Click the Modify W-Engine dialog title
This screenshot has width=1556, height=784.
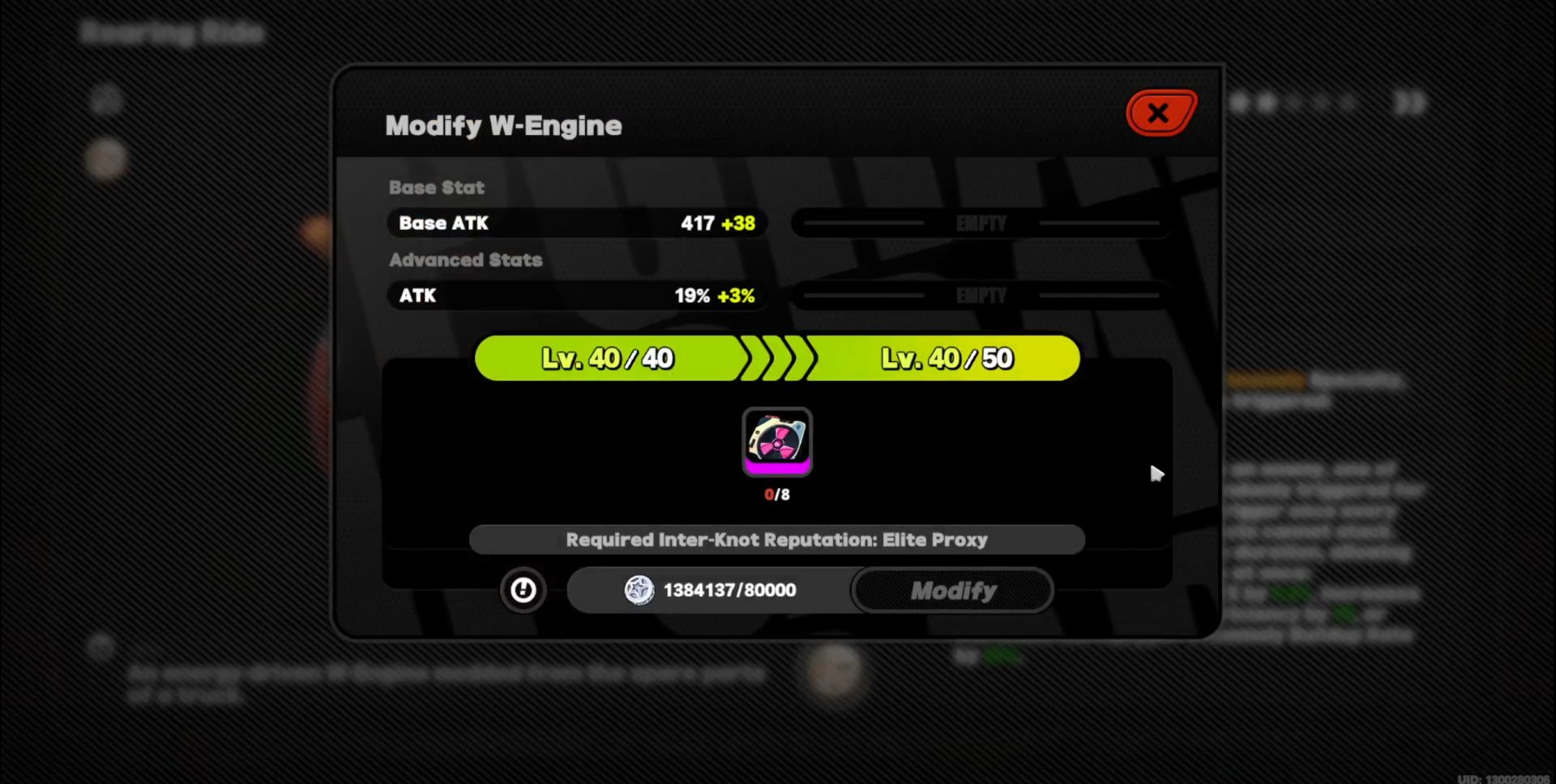[x=503, y=125]
